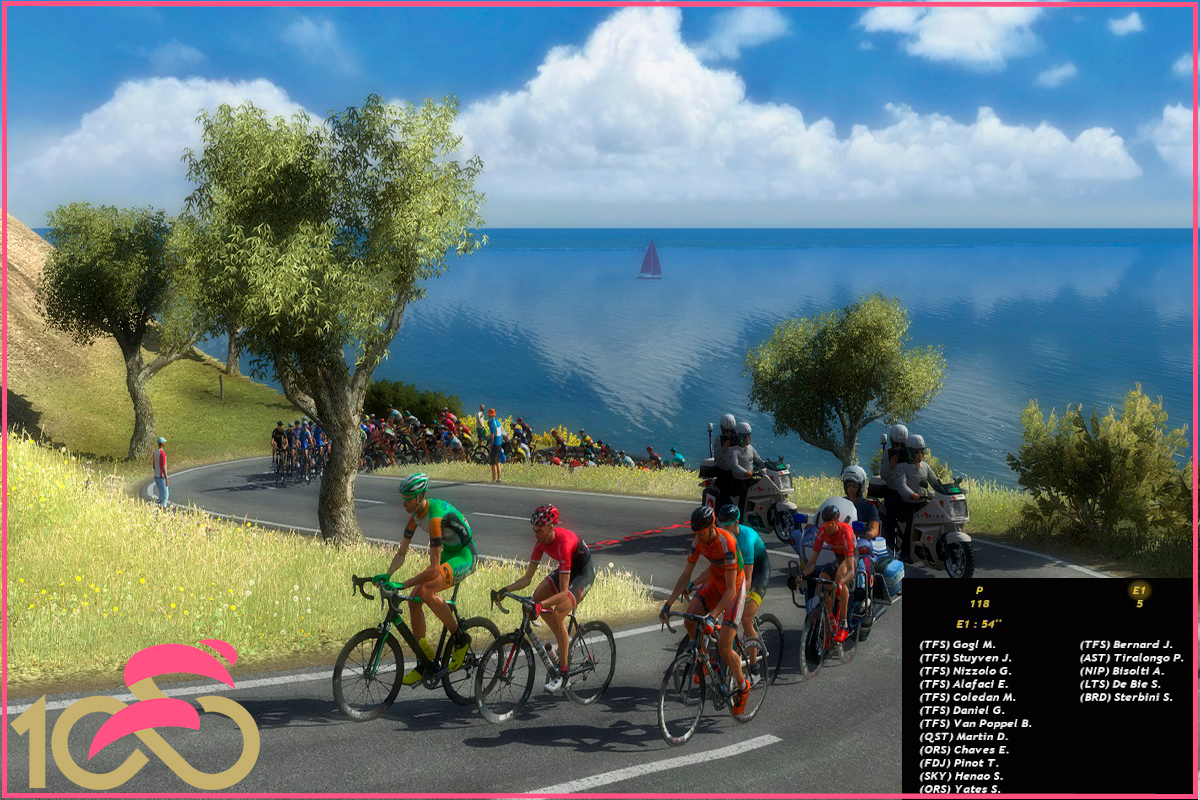This screenshot has height=800, width=1200.
Task: Pick Bardiani rider Sterbini S.
Action: click(x=1126, y=697)
